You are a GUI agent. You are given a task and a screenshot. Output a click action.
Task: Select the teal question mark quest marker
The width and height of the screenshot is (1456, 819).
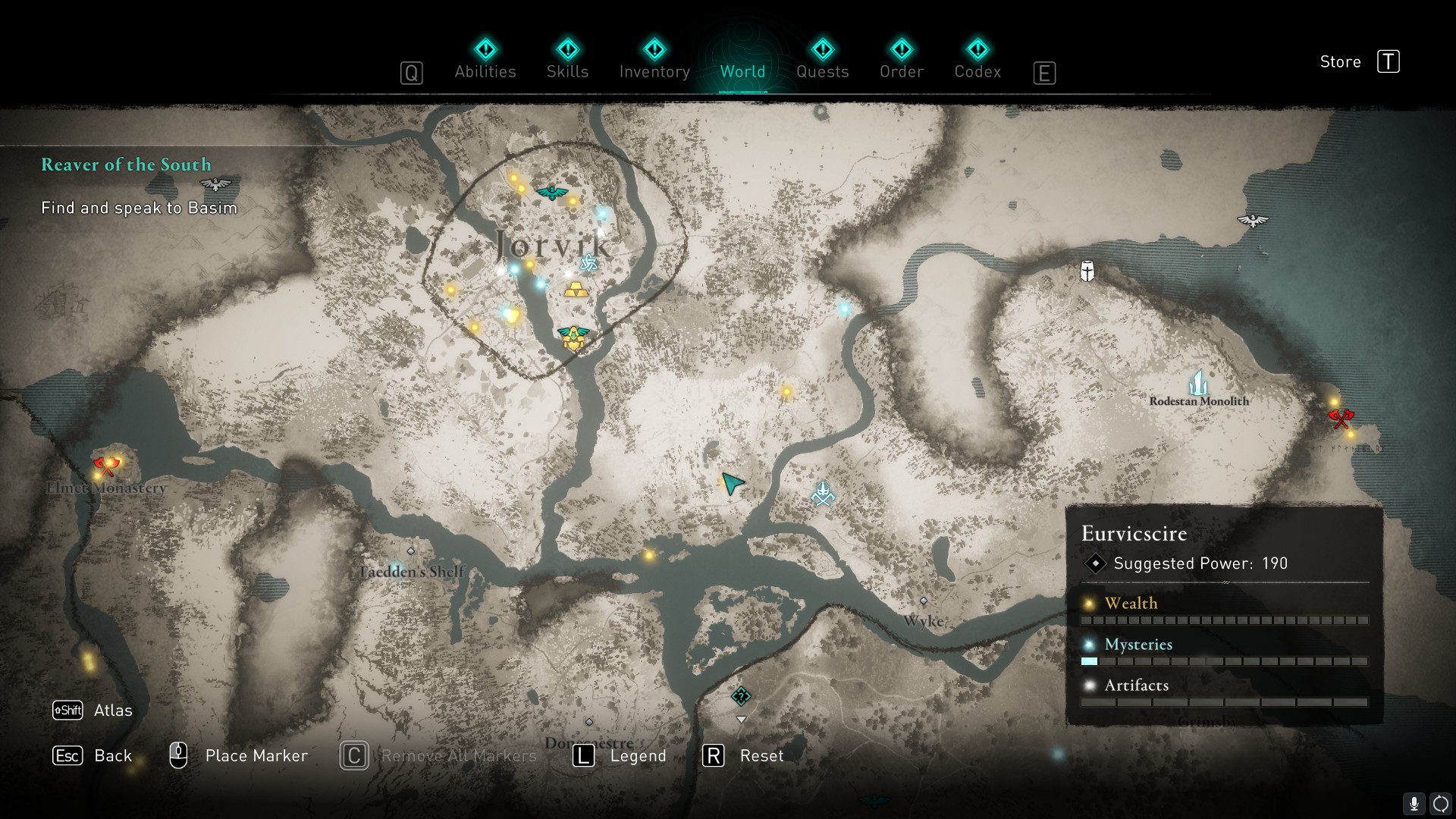(741, 696)
